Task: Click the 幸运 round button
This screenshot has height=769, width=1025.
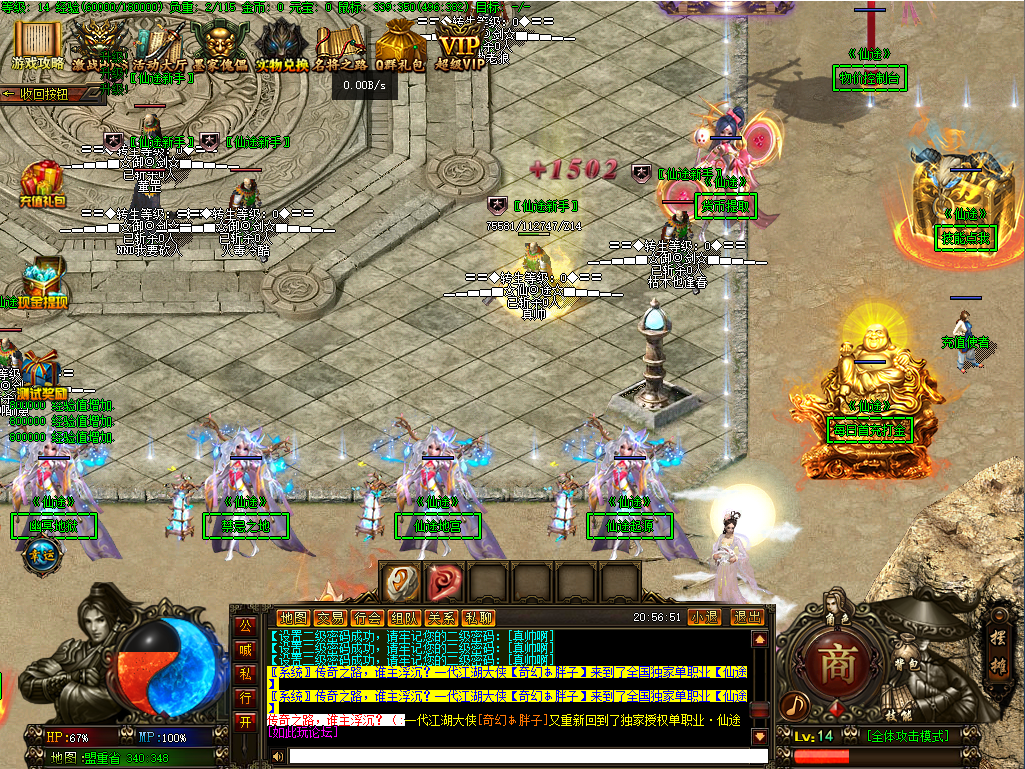Action: pos(40,557)
